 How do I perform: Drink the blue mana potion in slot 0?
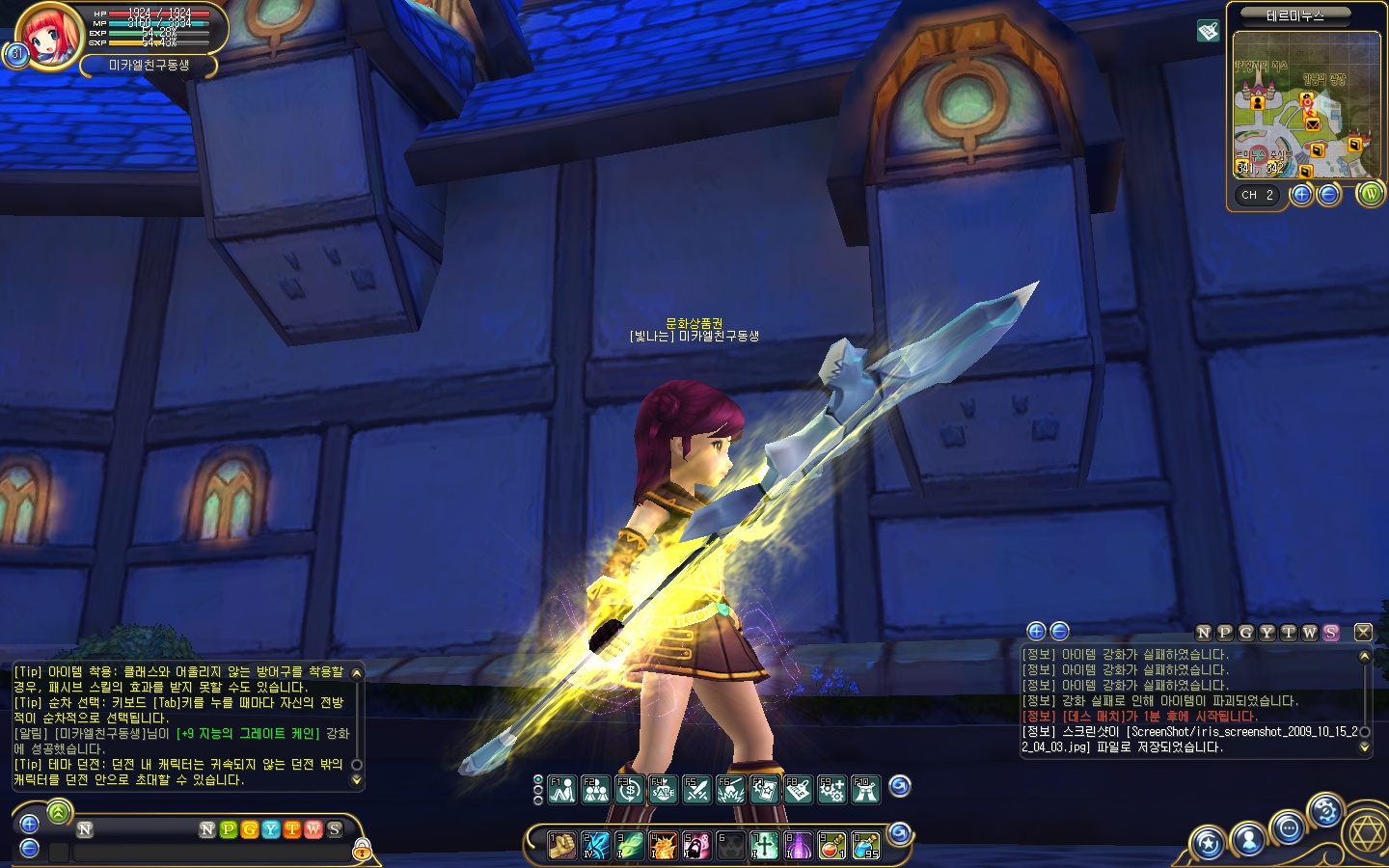point(865,846)
